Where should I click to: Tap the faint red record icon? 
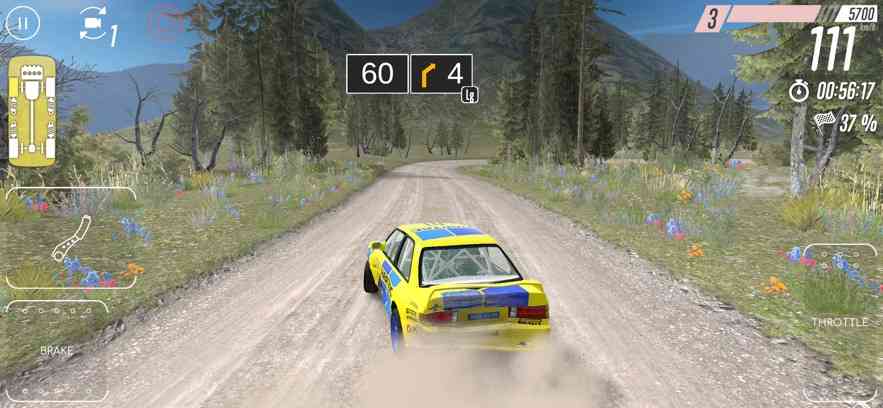pos(165,22)
